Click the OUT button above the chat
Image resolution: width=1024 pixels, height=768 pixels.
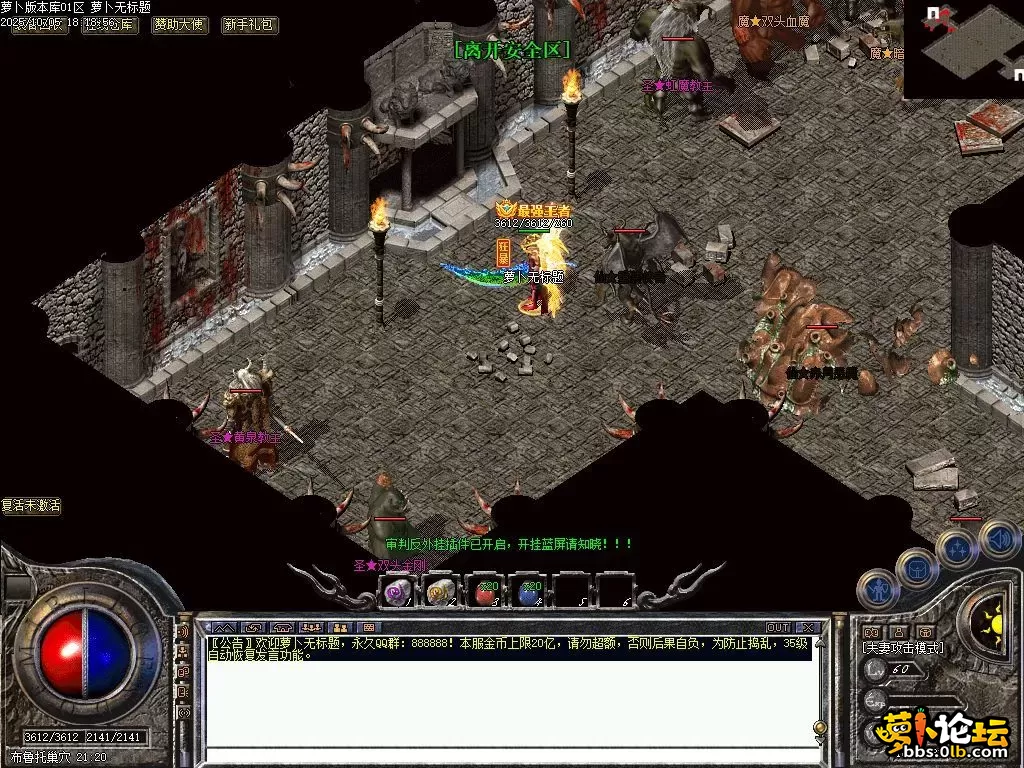pos(777,628)
